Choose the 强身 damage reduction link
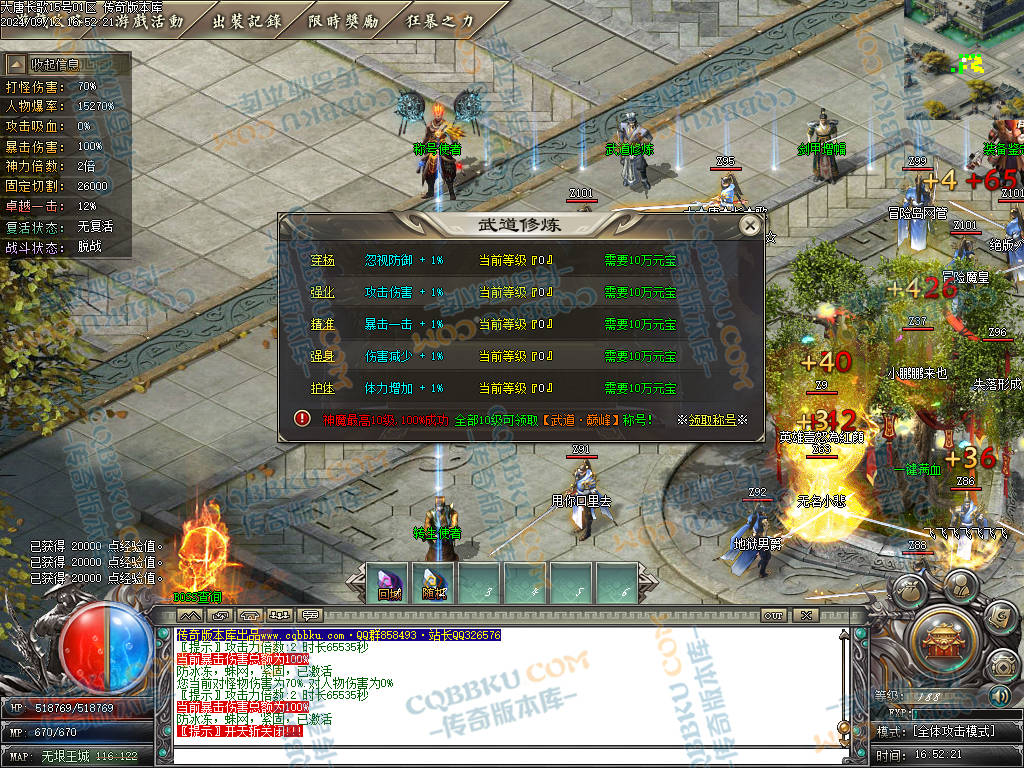 (x=322, y=356)
